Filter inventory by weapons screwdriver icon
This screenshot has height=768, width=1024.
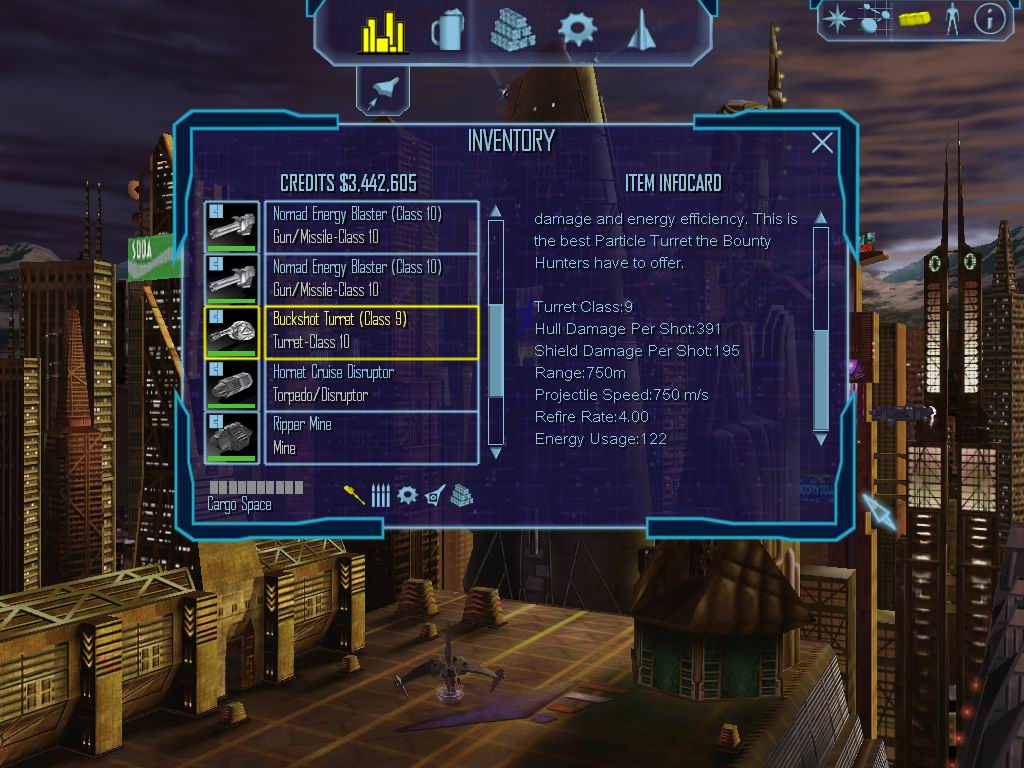[x=354, y=495]
